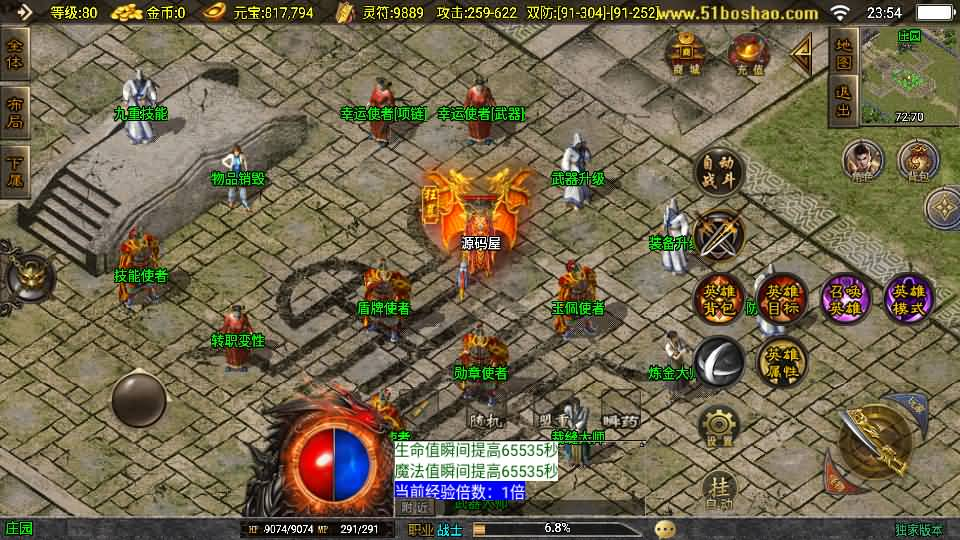
Task: Open 英雄属性 hero attributes
Action: (781, 361)
